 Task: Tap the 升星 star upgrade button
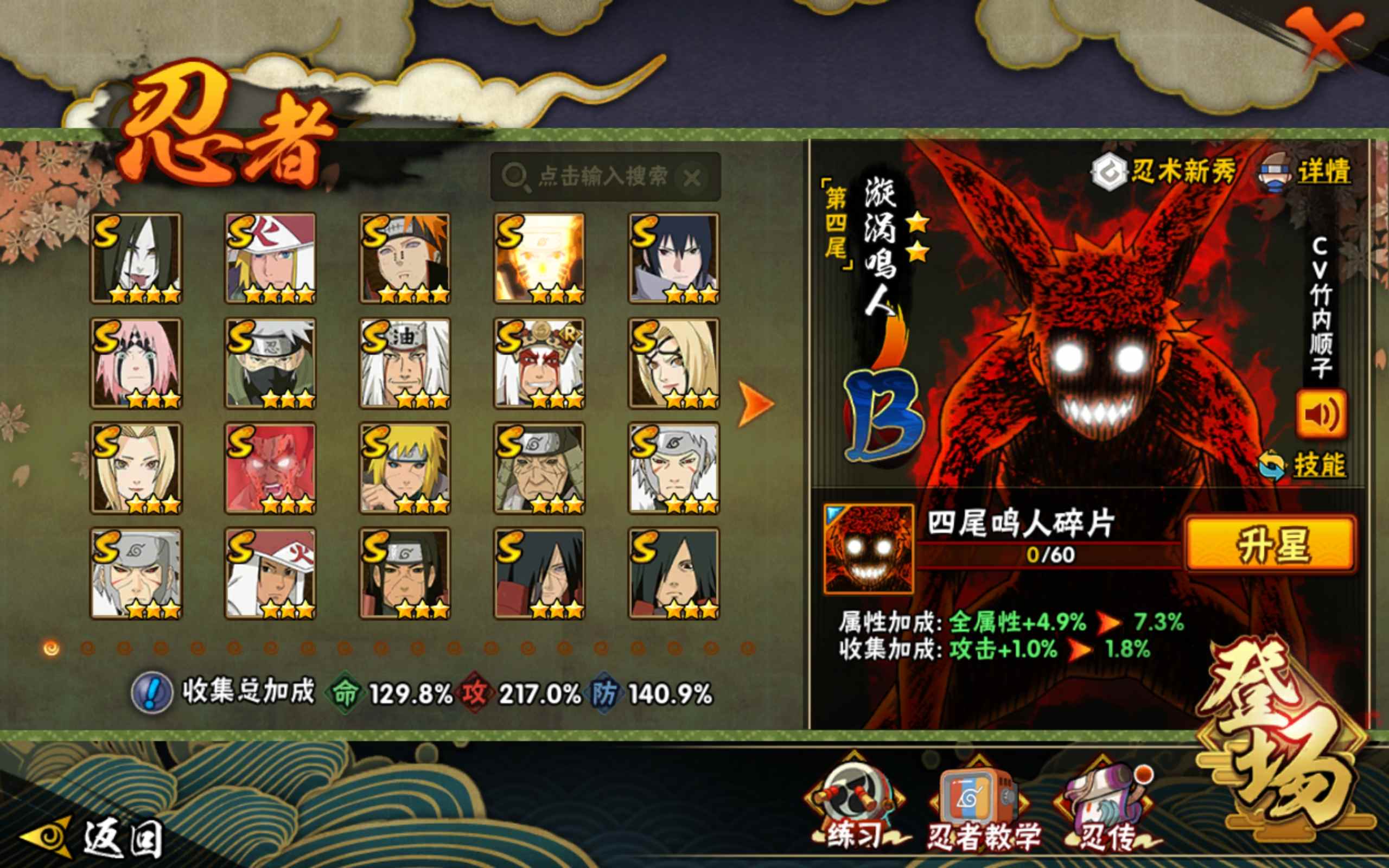(1271, 544)
